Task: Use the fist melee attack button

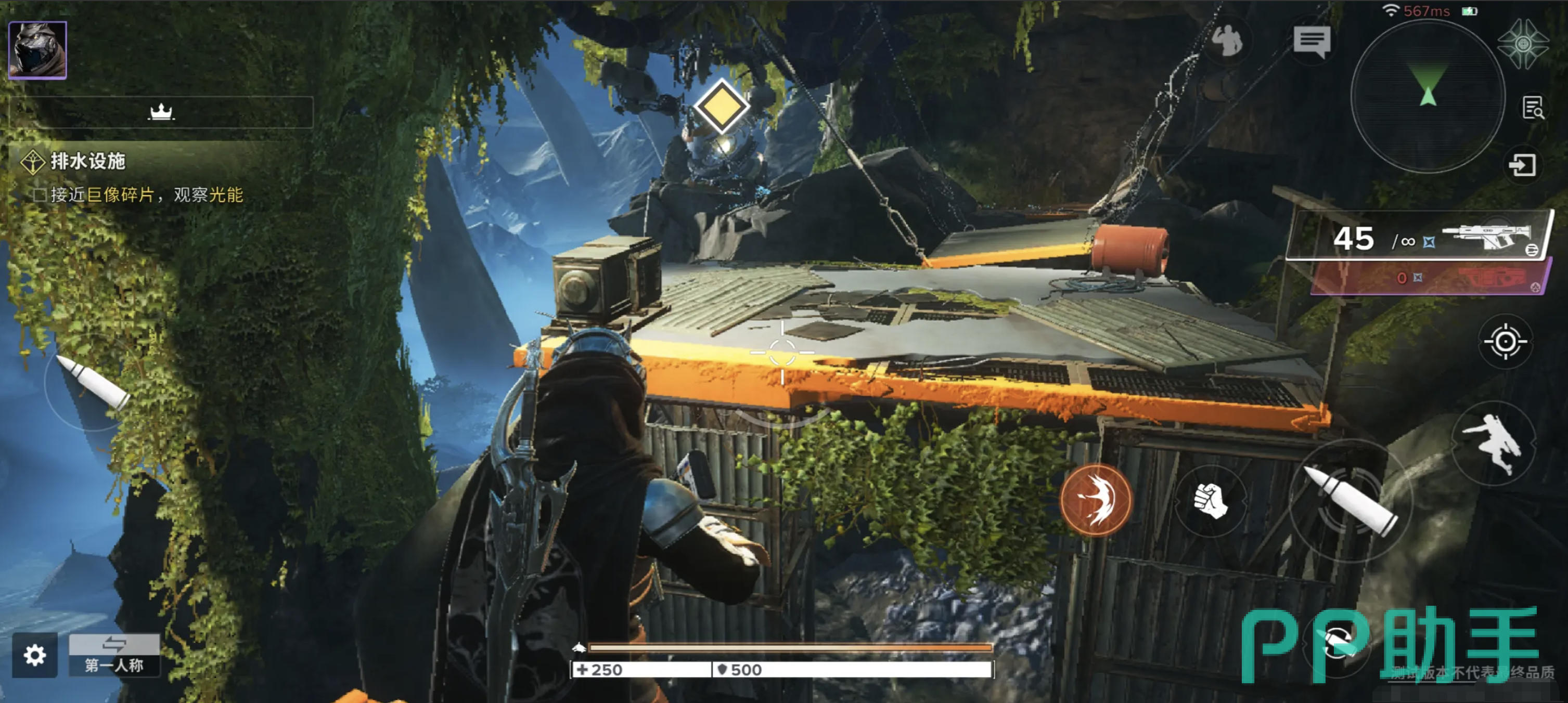Action: (x=1210, y=501)
